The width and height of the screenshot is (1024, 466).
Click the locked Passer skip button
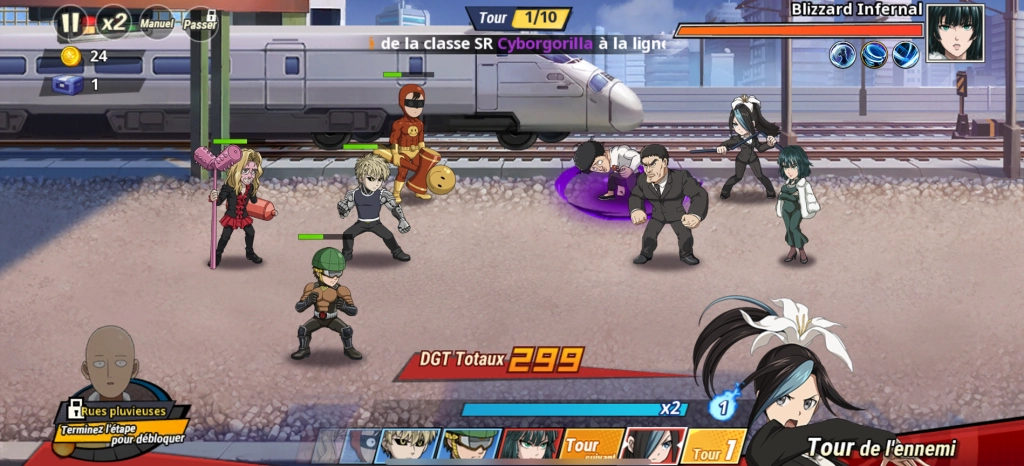pos(200,22)
